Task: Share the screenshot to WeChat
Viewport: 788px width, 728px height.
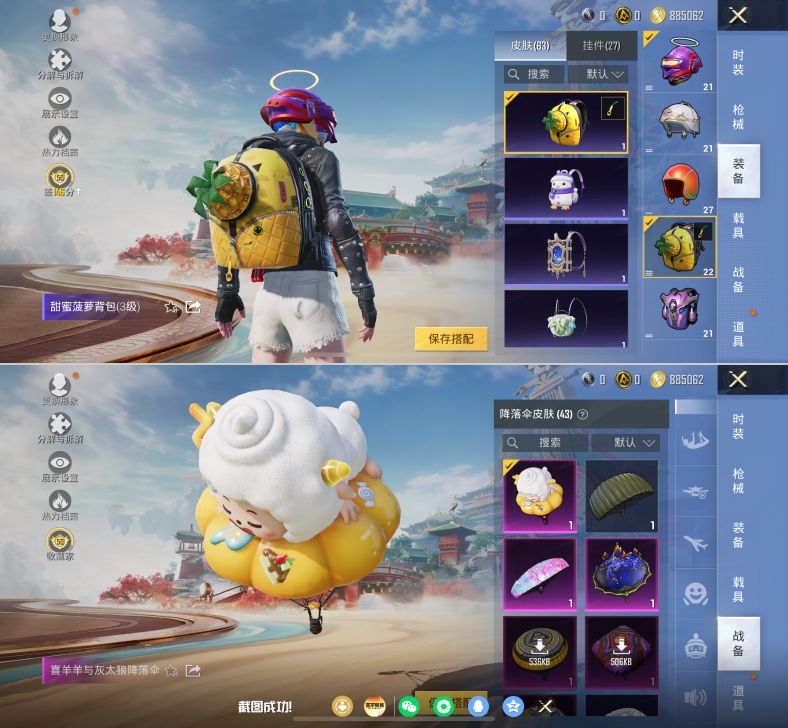Action: (x=408, y=706)
